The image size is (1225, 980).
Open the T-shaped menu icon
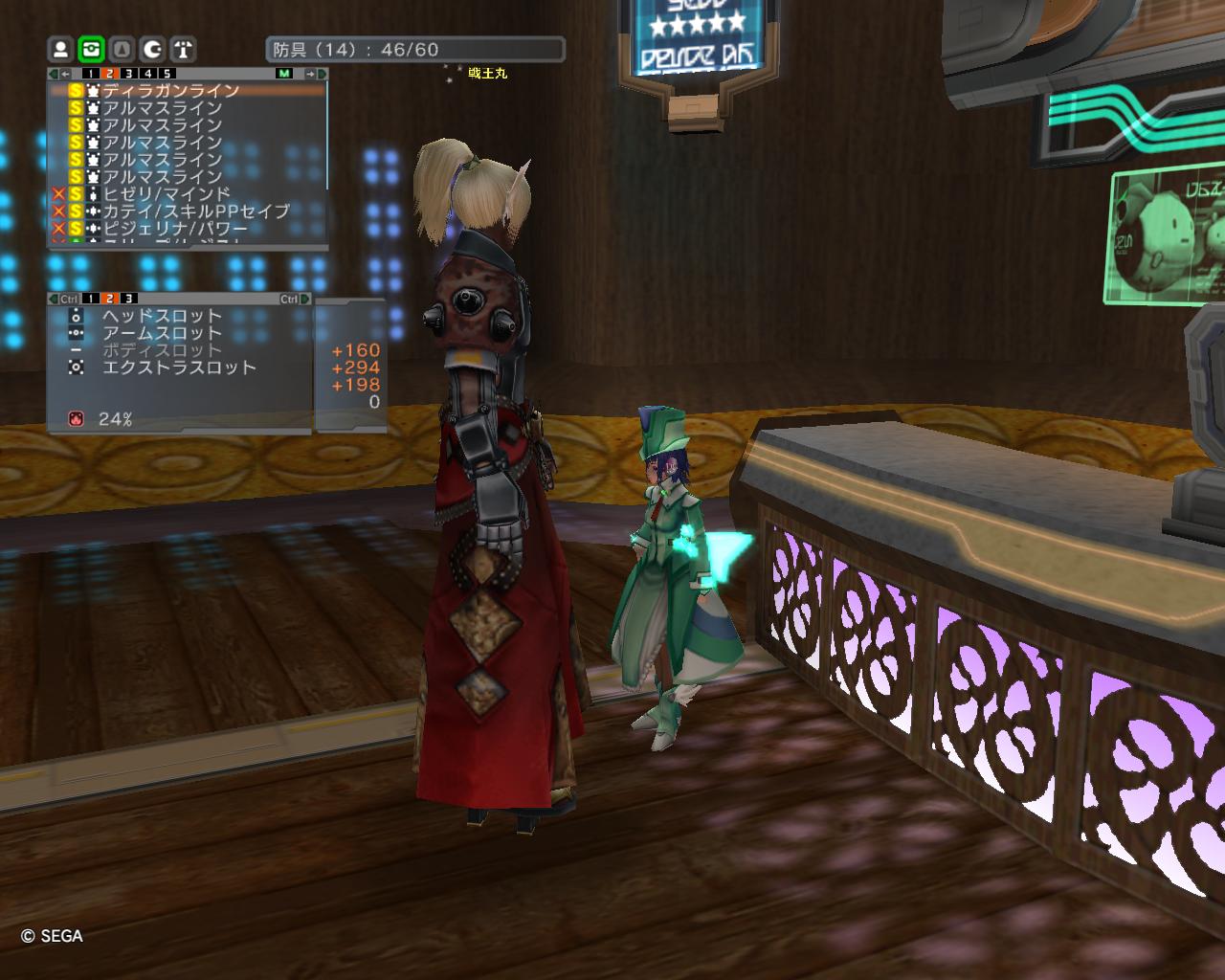click(183, 49)
